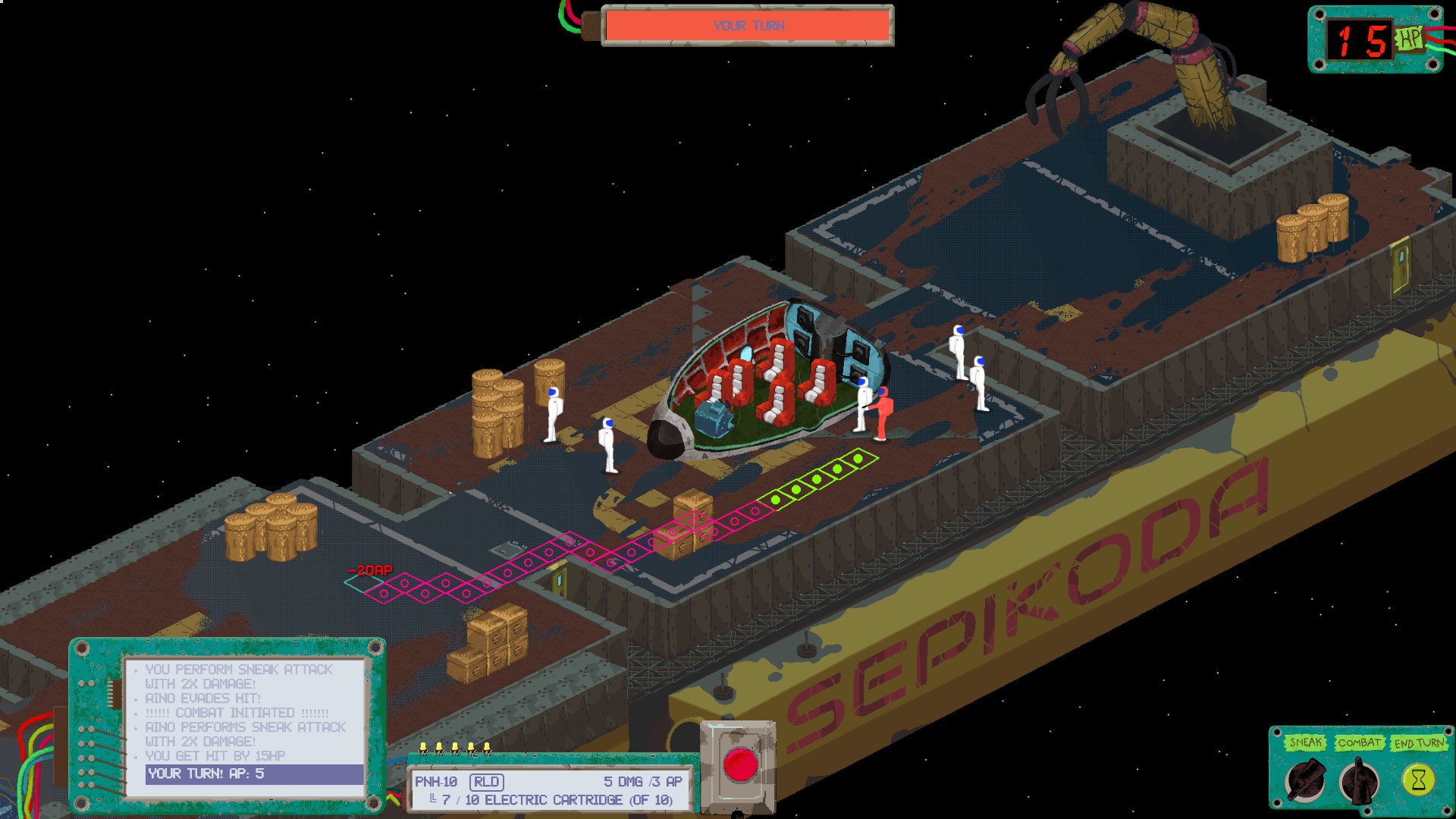This screenshot has height=819, width=1456.
Task: Click the YOUR TURN banner at the top
Action: click(x=749, y=24)
